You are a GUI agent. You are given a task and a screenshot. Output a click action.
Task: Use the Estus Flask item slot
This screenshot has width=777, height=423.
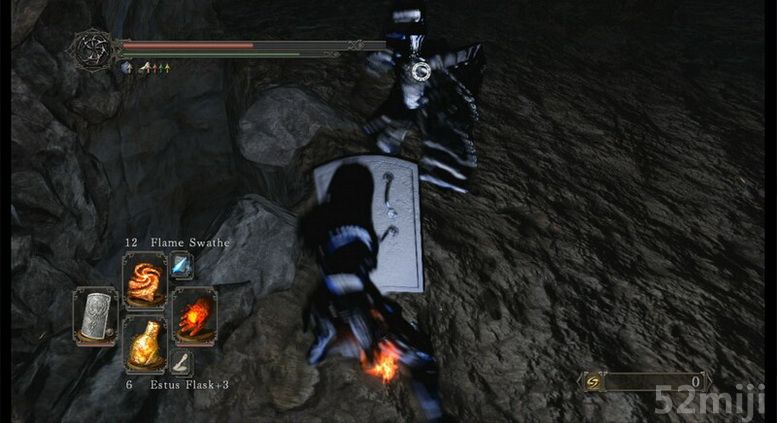coord(144,345)
